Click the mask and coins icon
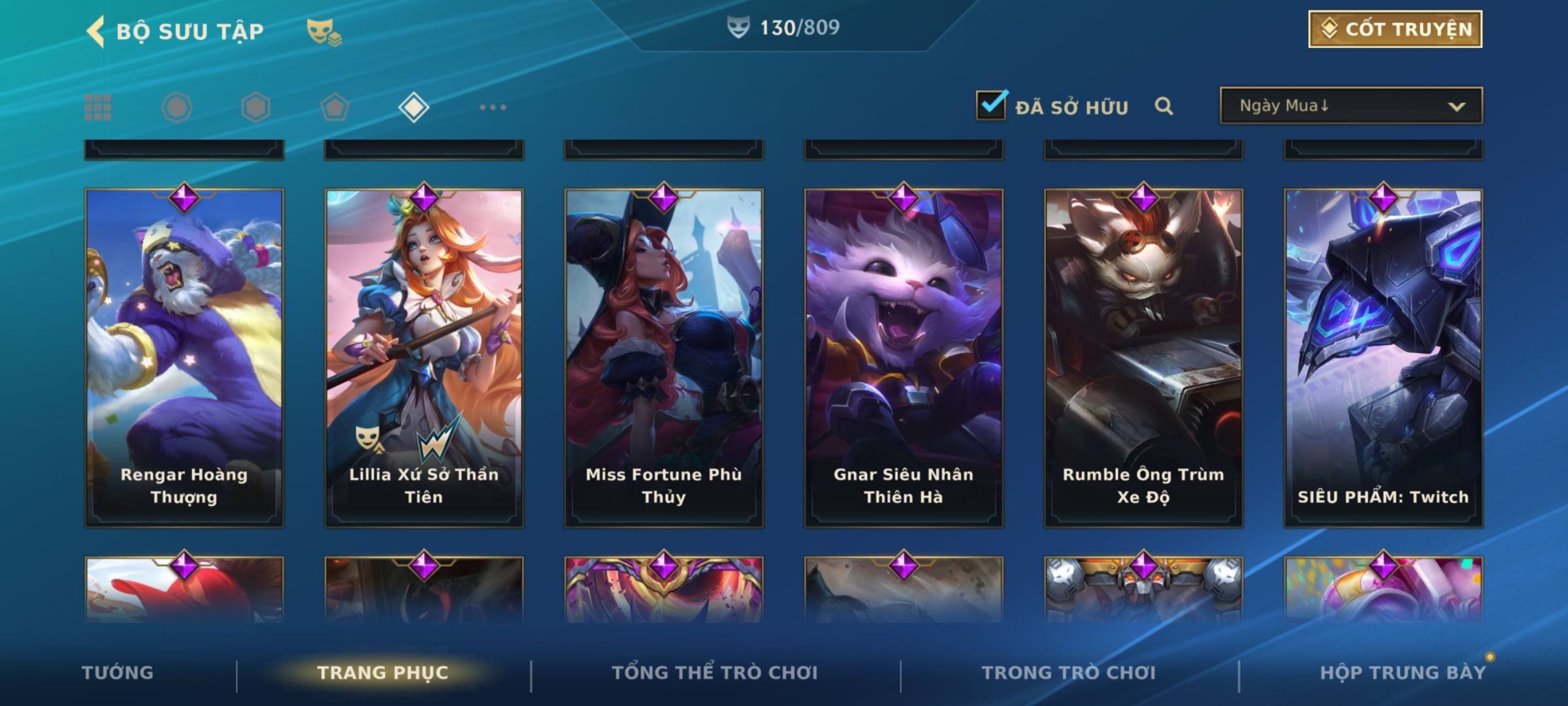Screen dimensions: 1568x706 [x=324, y=32]
